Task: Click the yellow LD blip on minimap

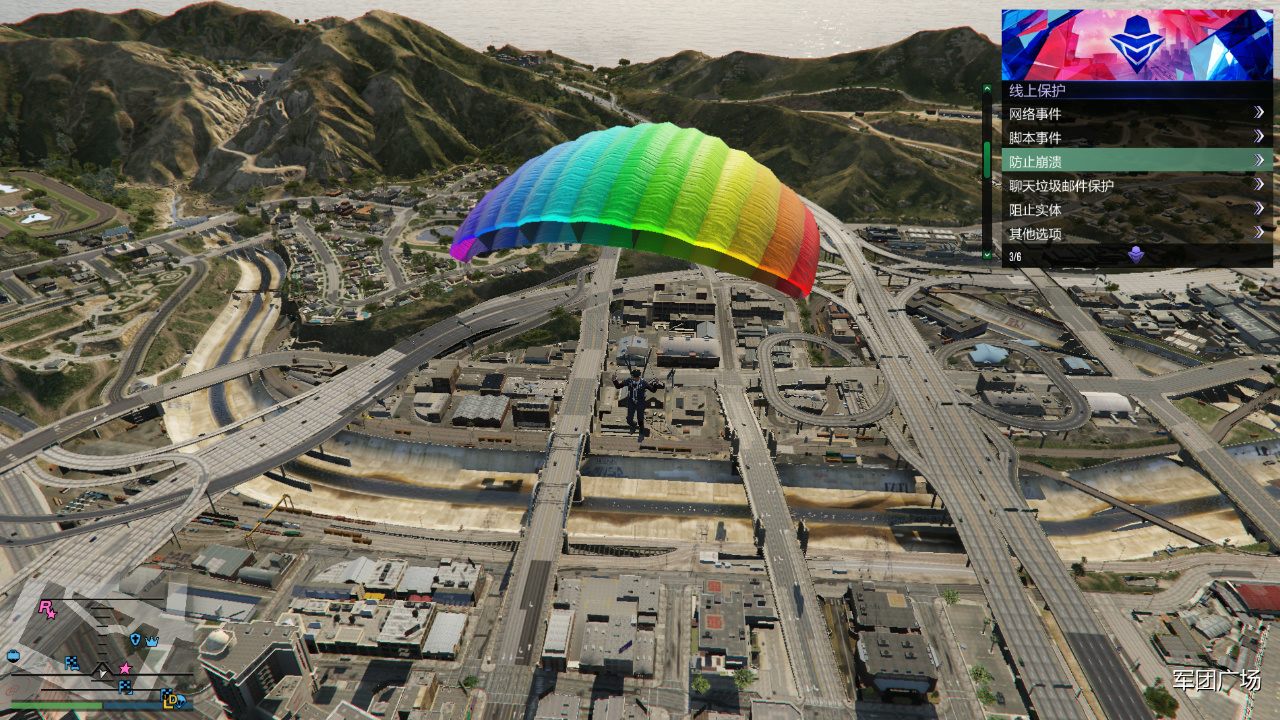Action: 172,697
